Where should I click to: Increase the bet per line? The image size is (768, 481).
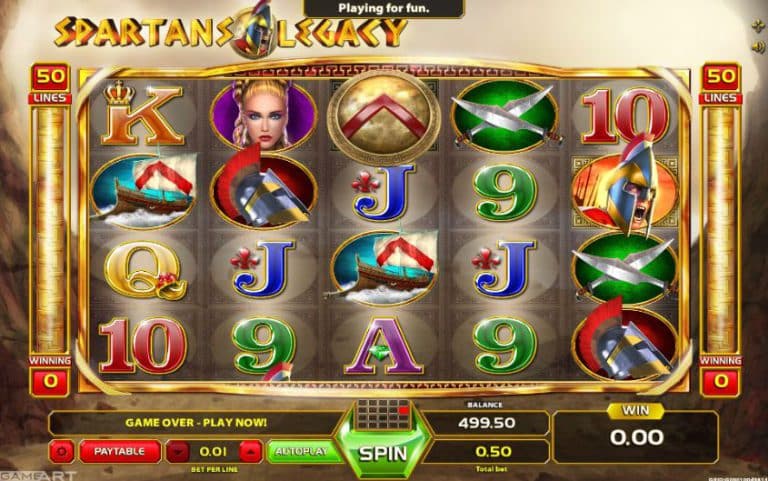tap(249, 451)
